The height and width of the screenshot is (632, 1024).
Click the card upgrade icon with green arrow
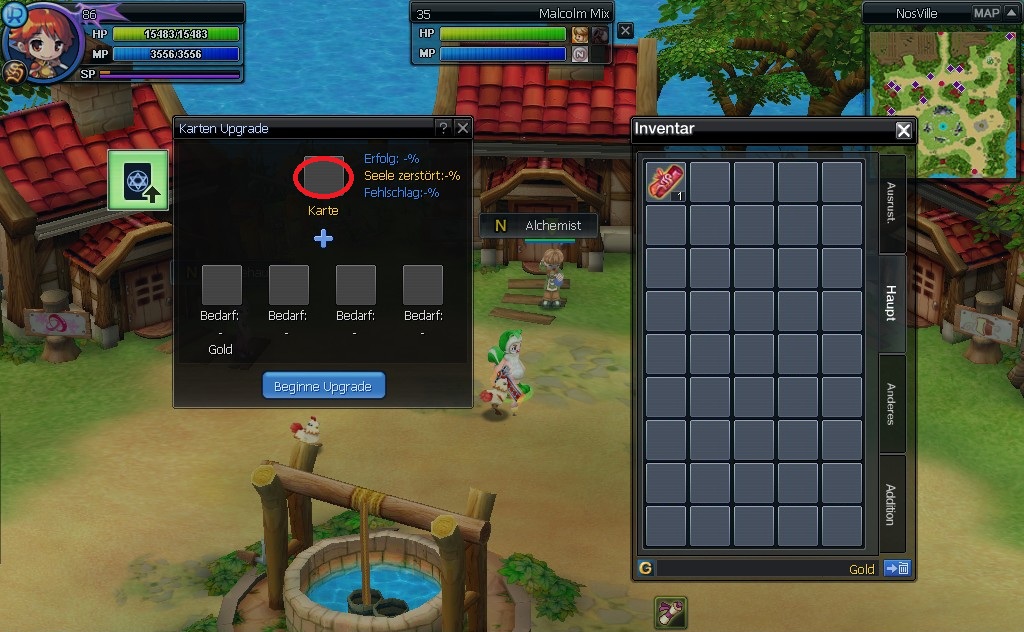(x=137, y=180)
